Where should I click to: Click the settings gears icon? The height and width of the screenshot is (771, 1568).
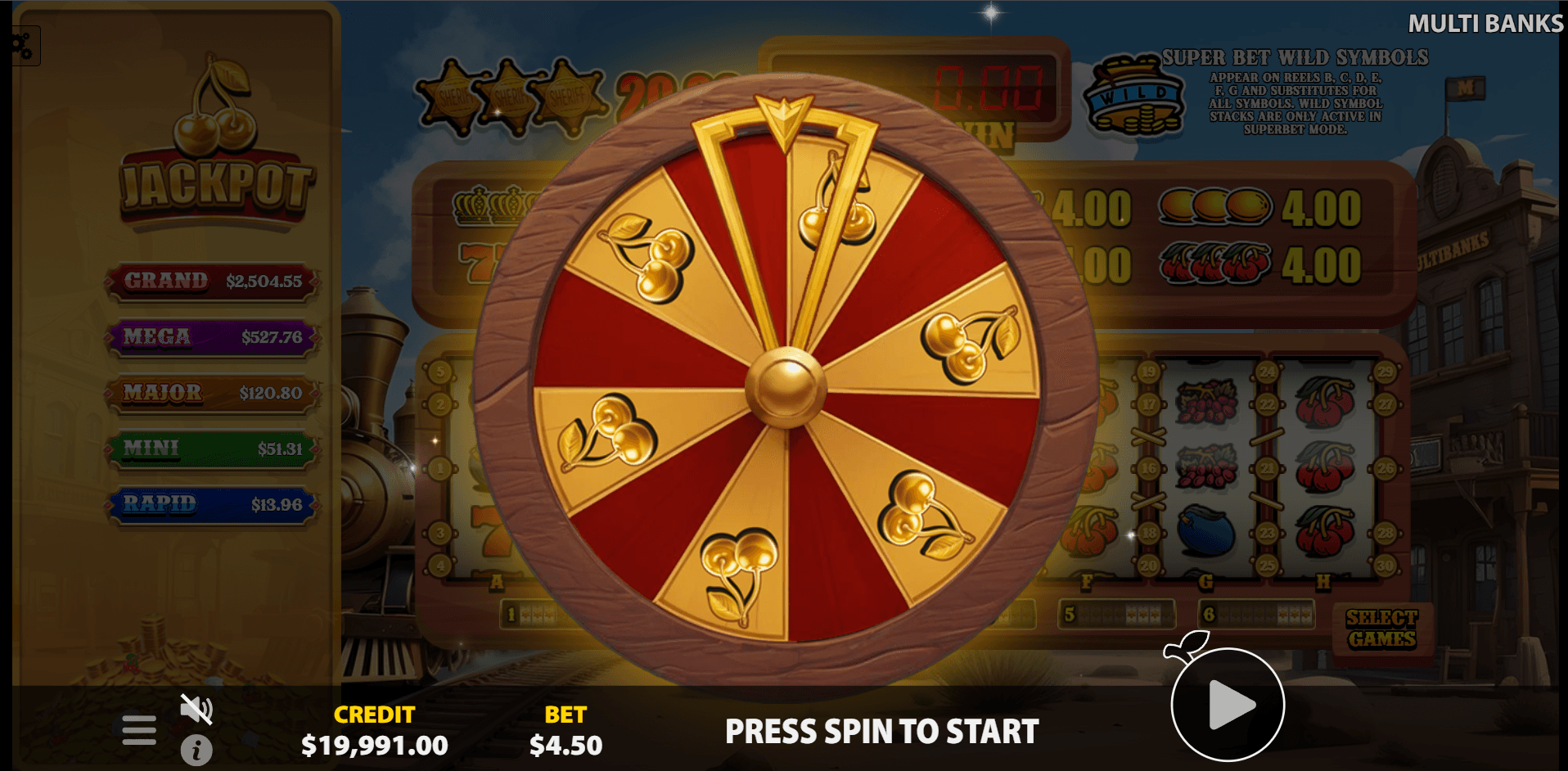[x=21, y=46]
